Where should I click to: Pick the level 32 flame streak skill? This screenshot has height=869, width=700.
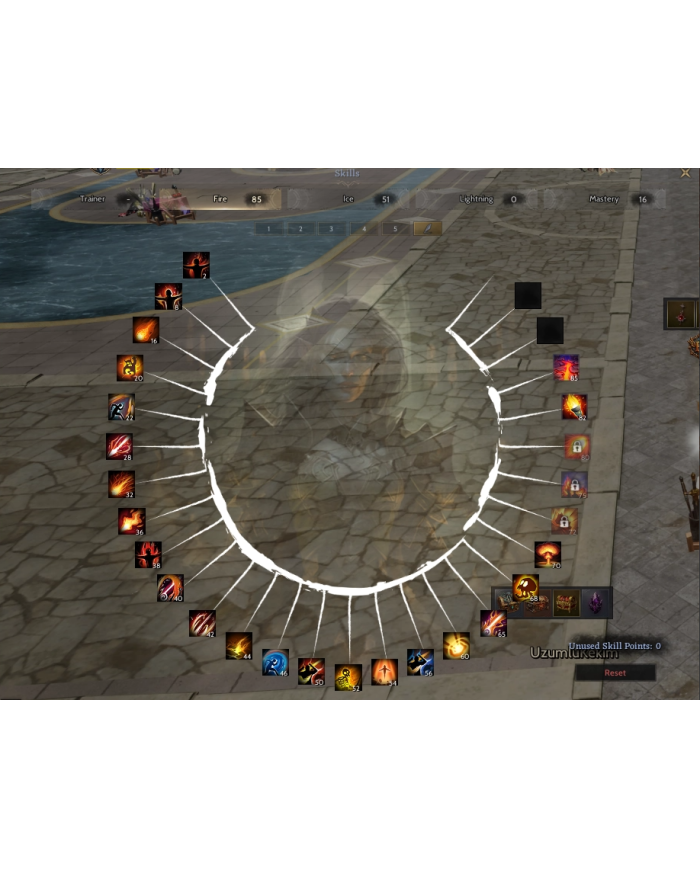[122, 484]
